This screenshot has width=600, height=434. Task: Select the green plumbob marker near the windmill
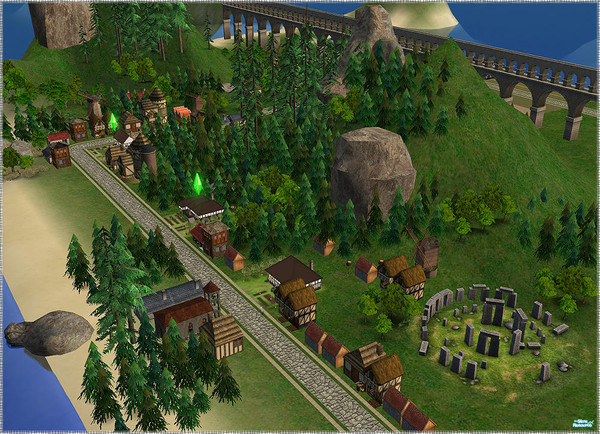pos(113,121)
